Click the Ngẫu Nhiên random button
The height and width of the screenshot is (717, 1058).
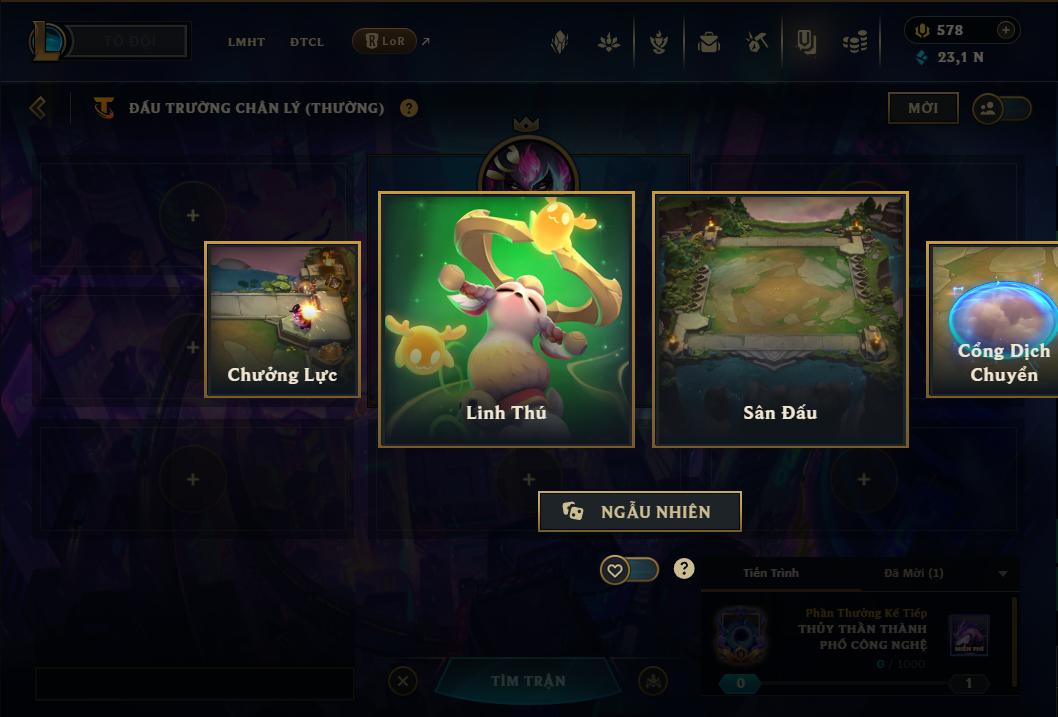point(640,511)
